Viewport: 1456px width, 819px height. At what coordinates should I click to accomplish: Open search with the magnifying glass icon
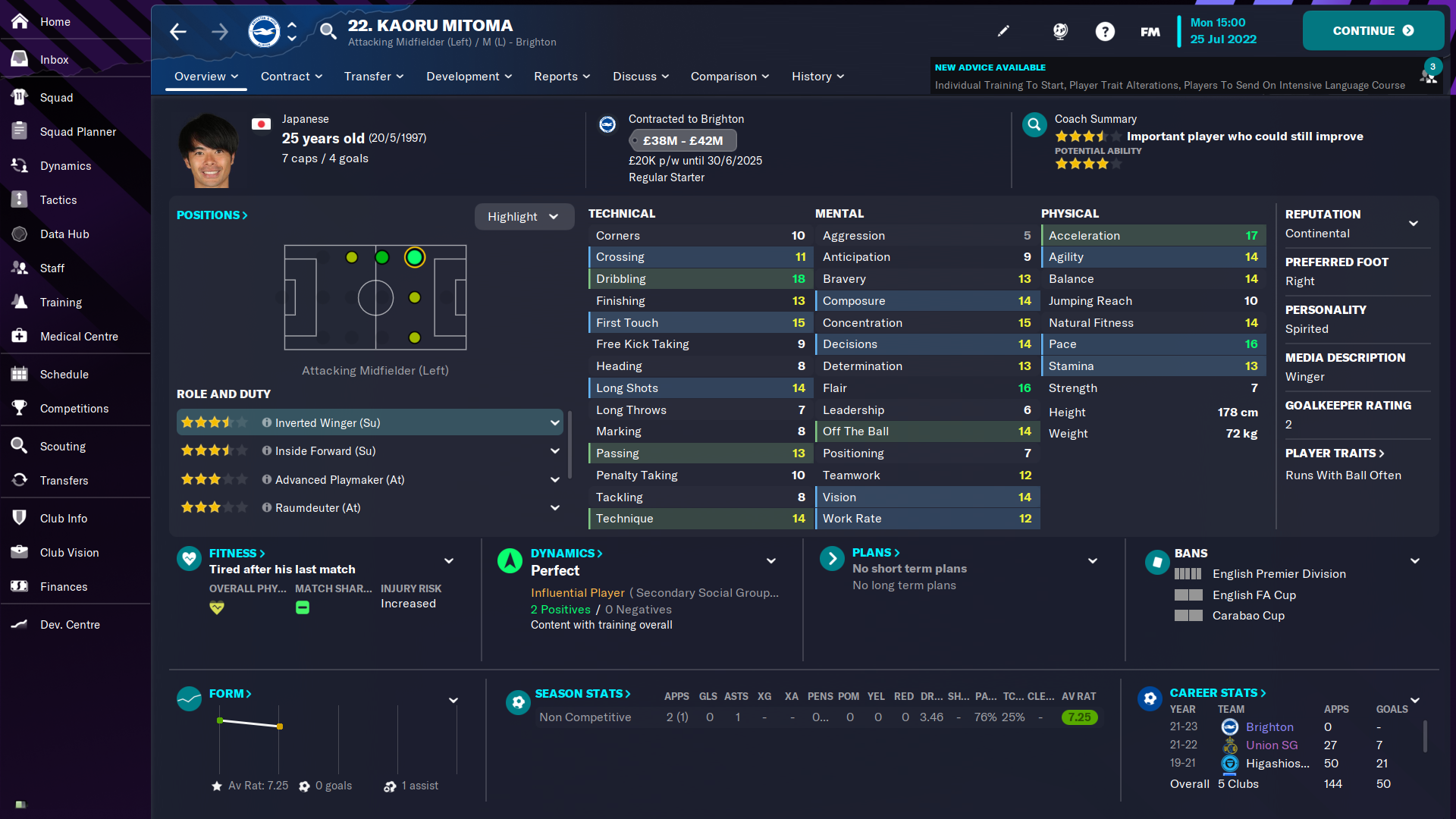pos(328,32)
